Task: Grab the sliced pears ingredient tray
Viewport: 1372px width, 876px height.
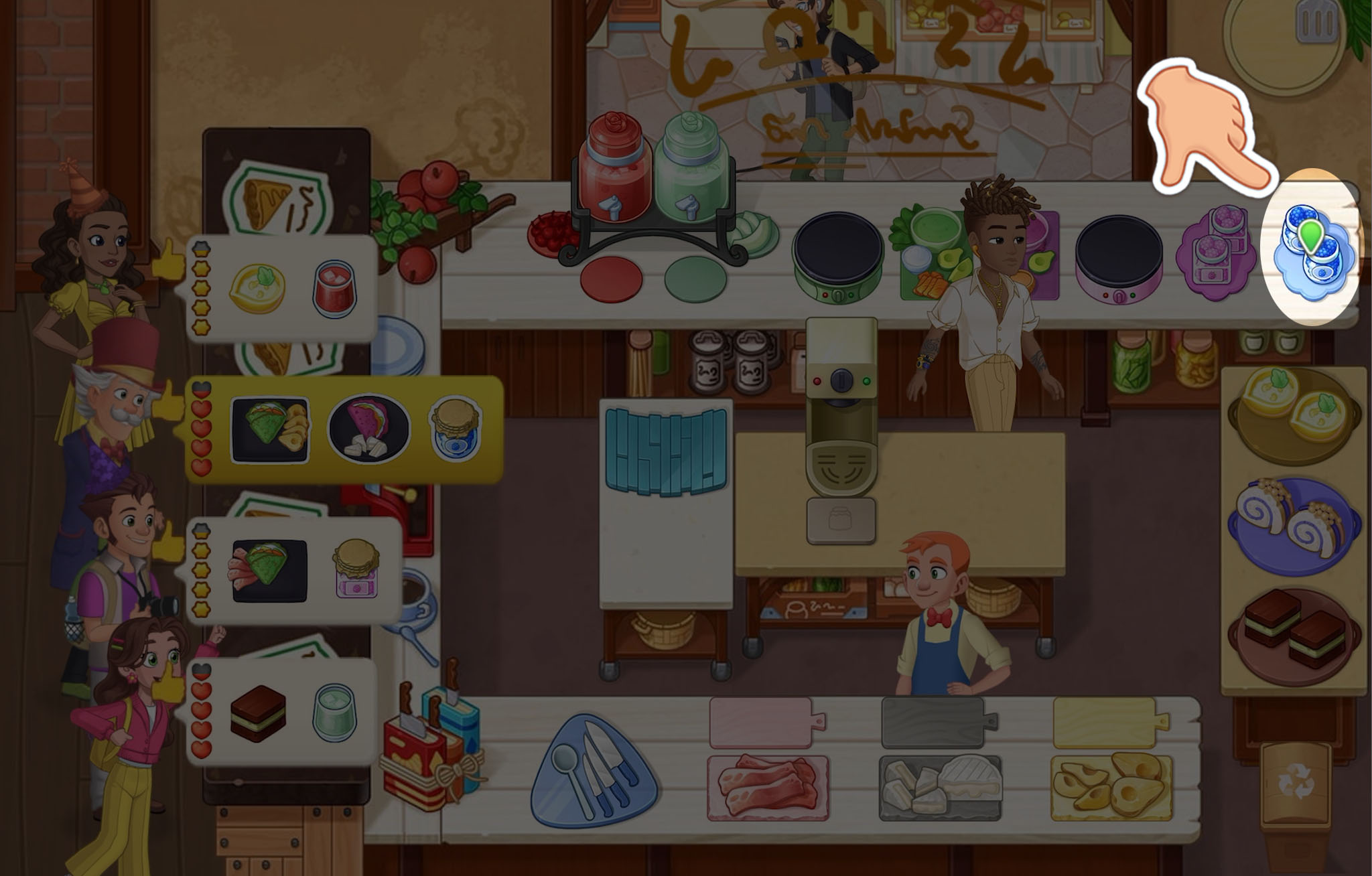Action: [1111, 787]
